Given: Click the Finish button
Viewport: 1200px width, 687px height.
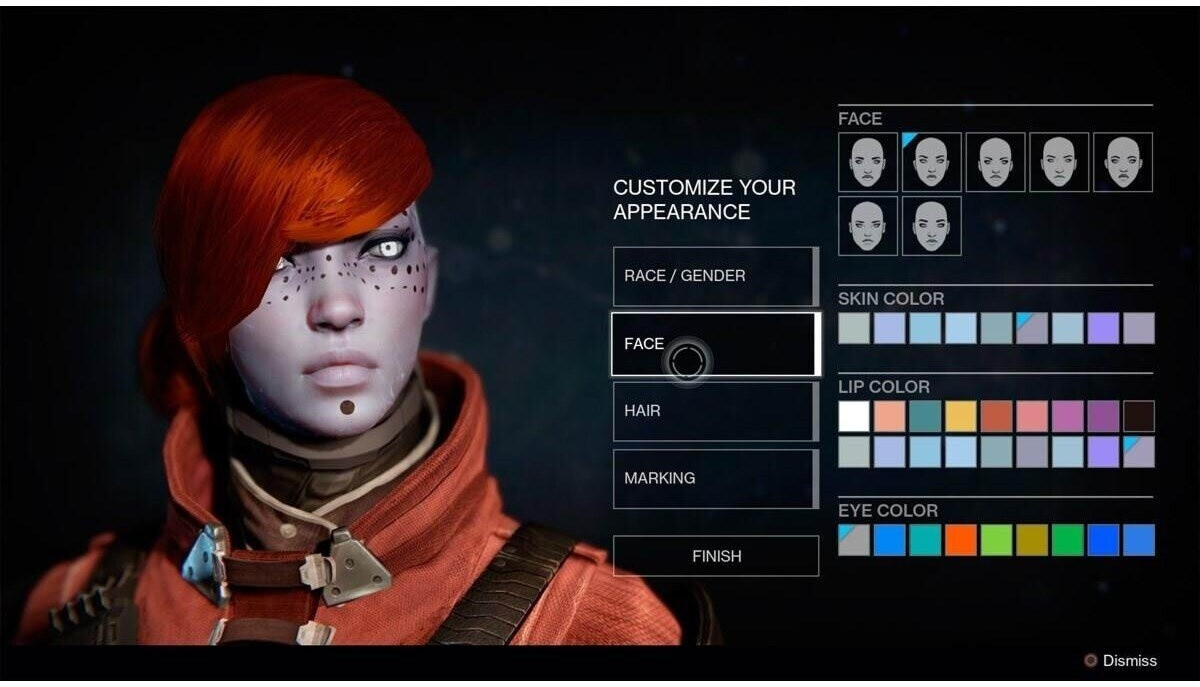Looking at the screenshot, I should (715, 556).
